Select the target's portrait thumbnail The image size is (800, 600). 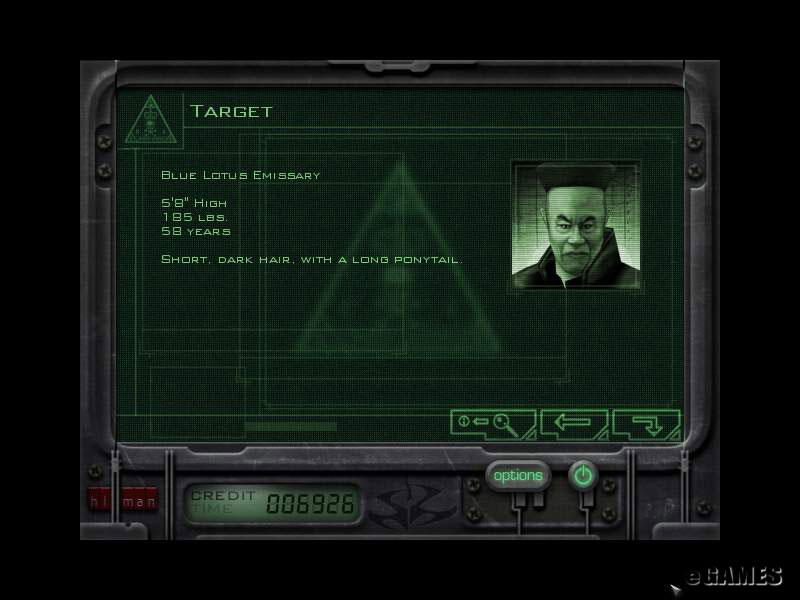(575, 225)
